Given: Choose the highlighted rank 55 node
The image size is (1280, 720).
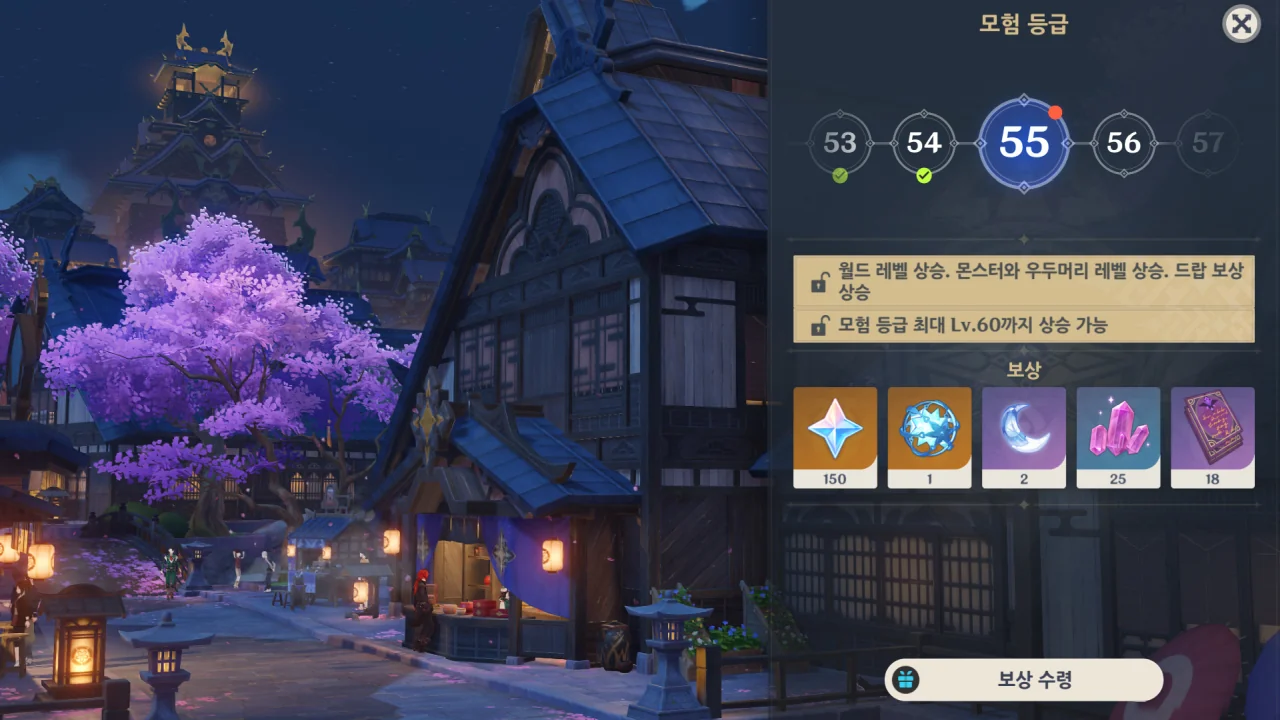Looking at the screenshot, I should pos(1024,143).
